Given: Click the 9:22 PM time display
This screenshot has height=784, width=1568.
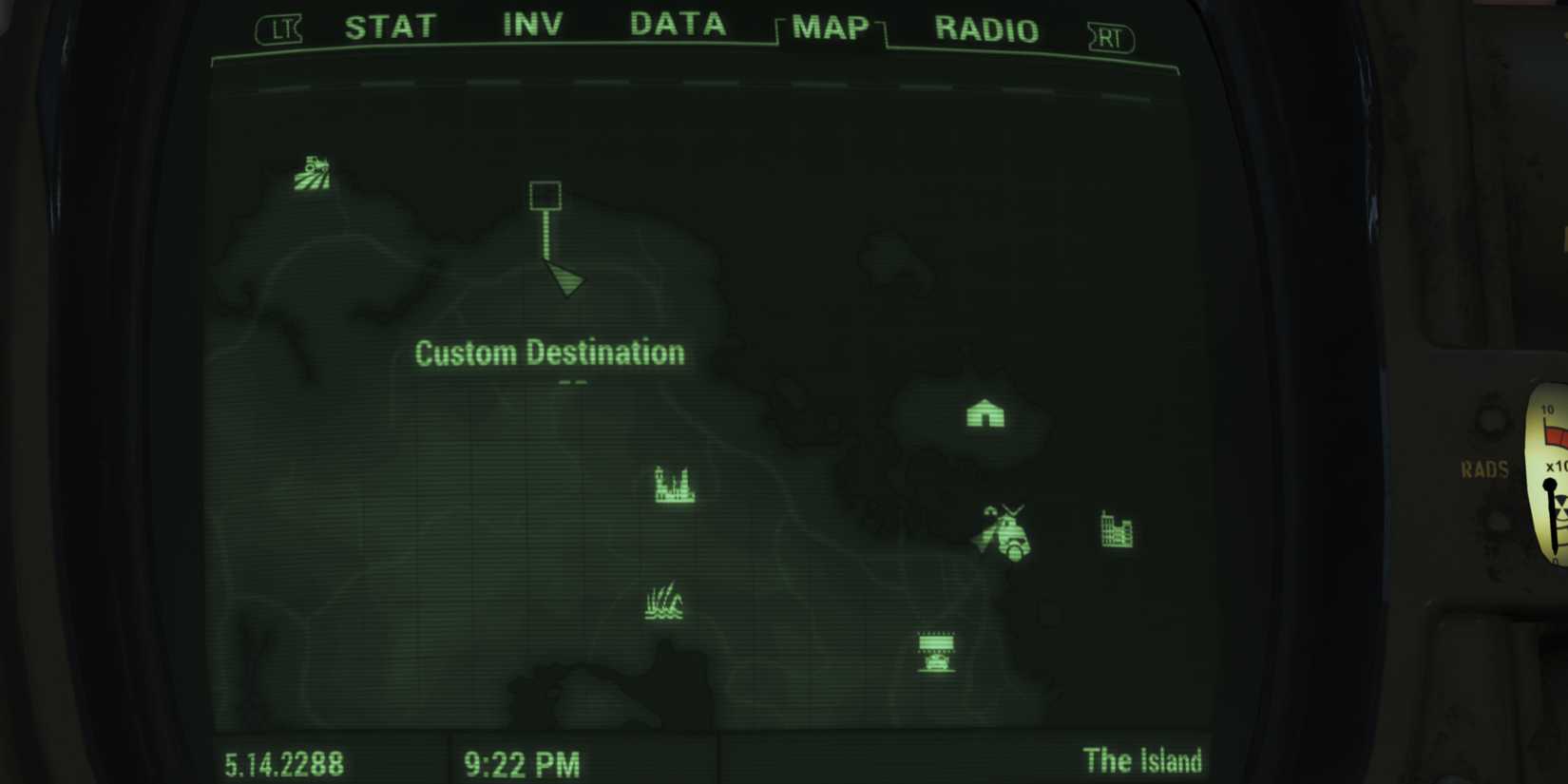Looking at the screenshot, I should (524, 763).
